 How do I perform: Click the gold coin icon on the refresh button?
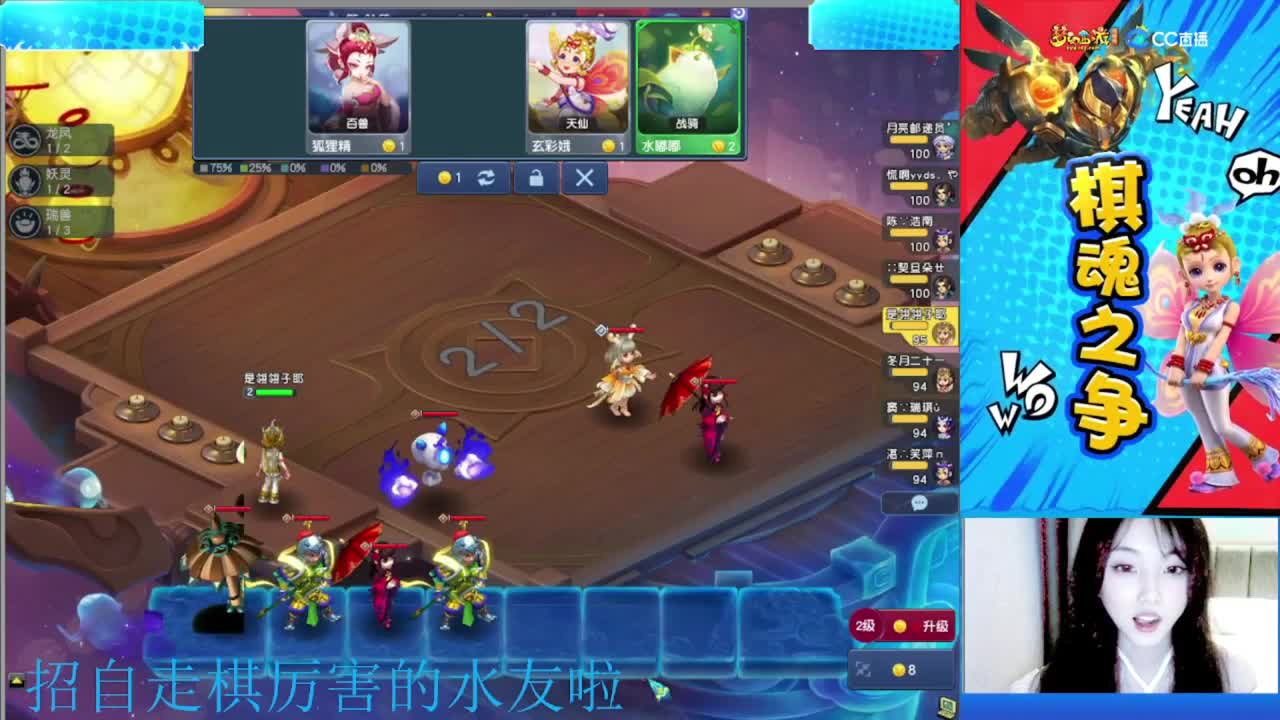click(x=444, y=177)
